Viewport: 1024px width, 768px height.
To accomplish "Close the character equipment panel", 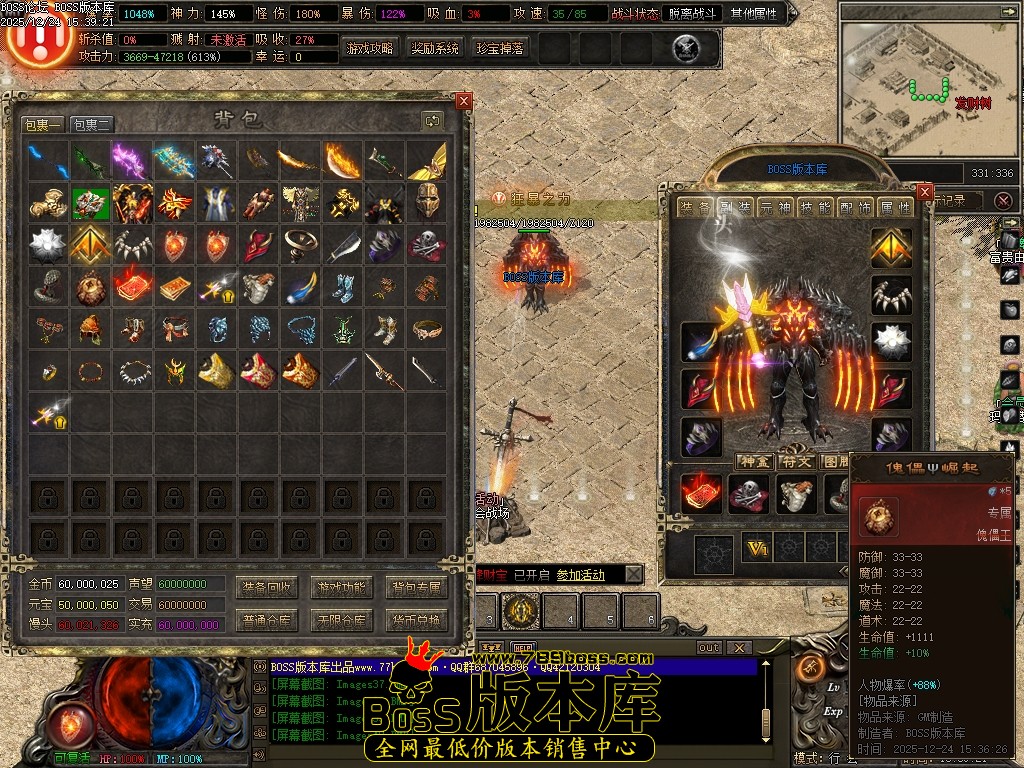I will (x=924, y=191).
